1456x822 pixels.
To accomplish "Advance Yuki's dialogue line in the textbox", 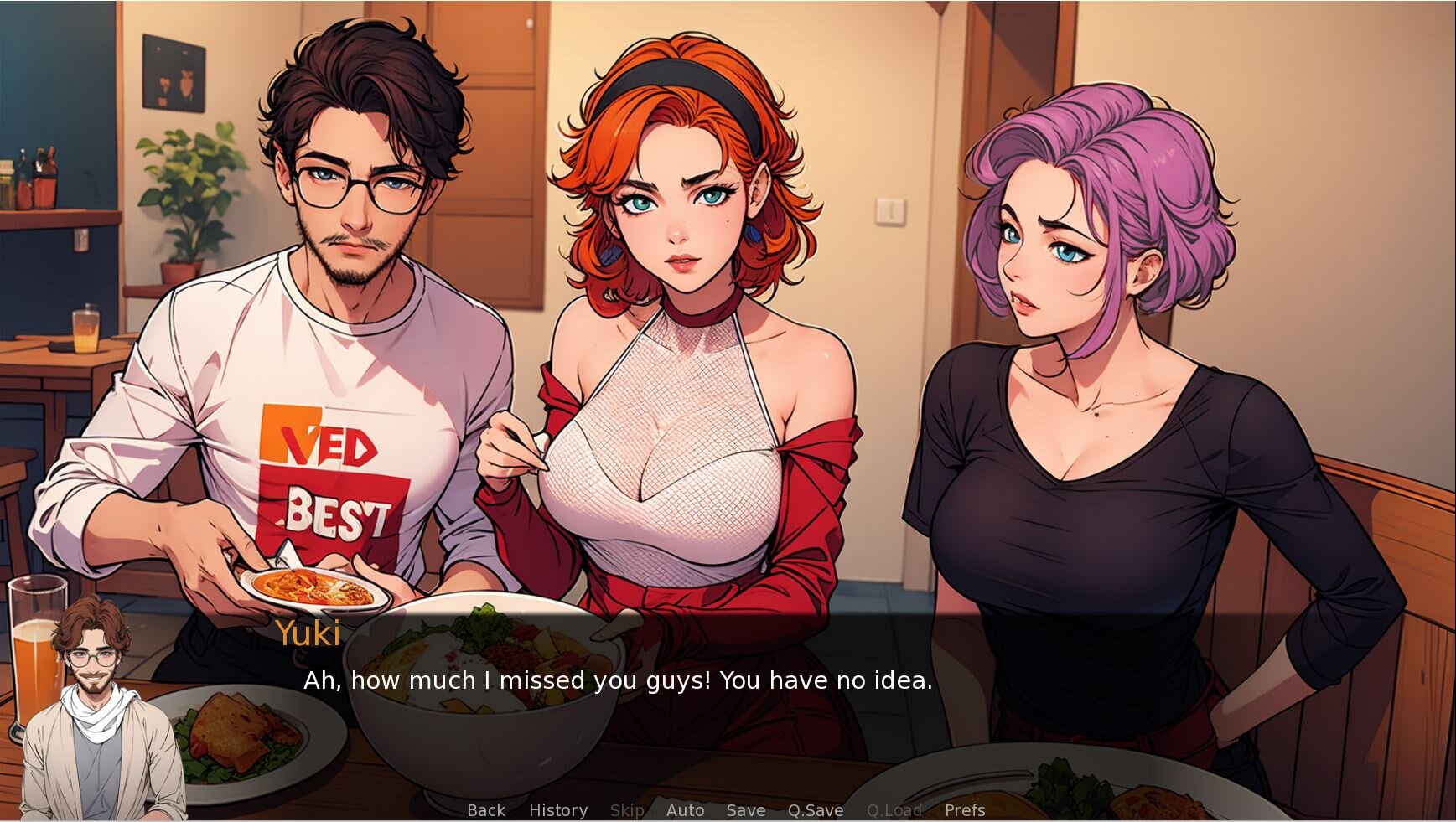I will [x=618, y=680].
